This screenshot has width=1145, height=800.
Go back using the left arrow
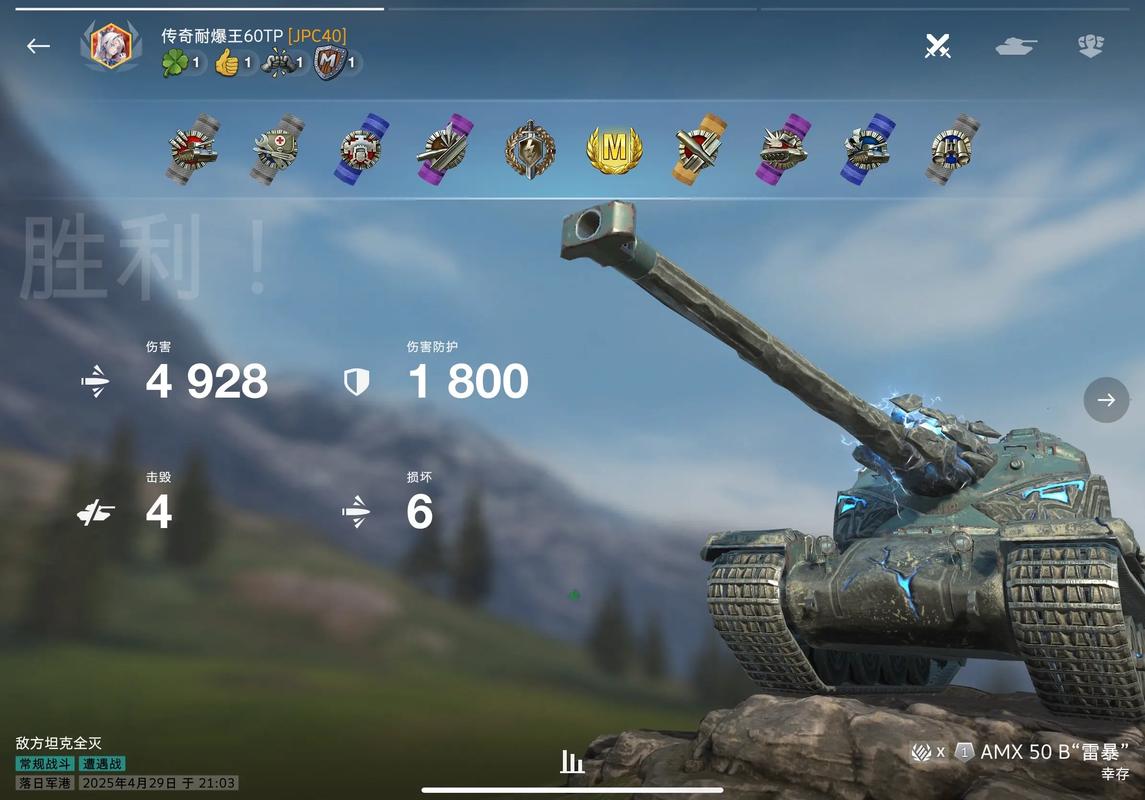[38, 46]
